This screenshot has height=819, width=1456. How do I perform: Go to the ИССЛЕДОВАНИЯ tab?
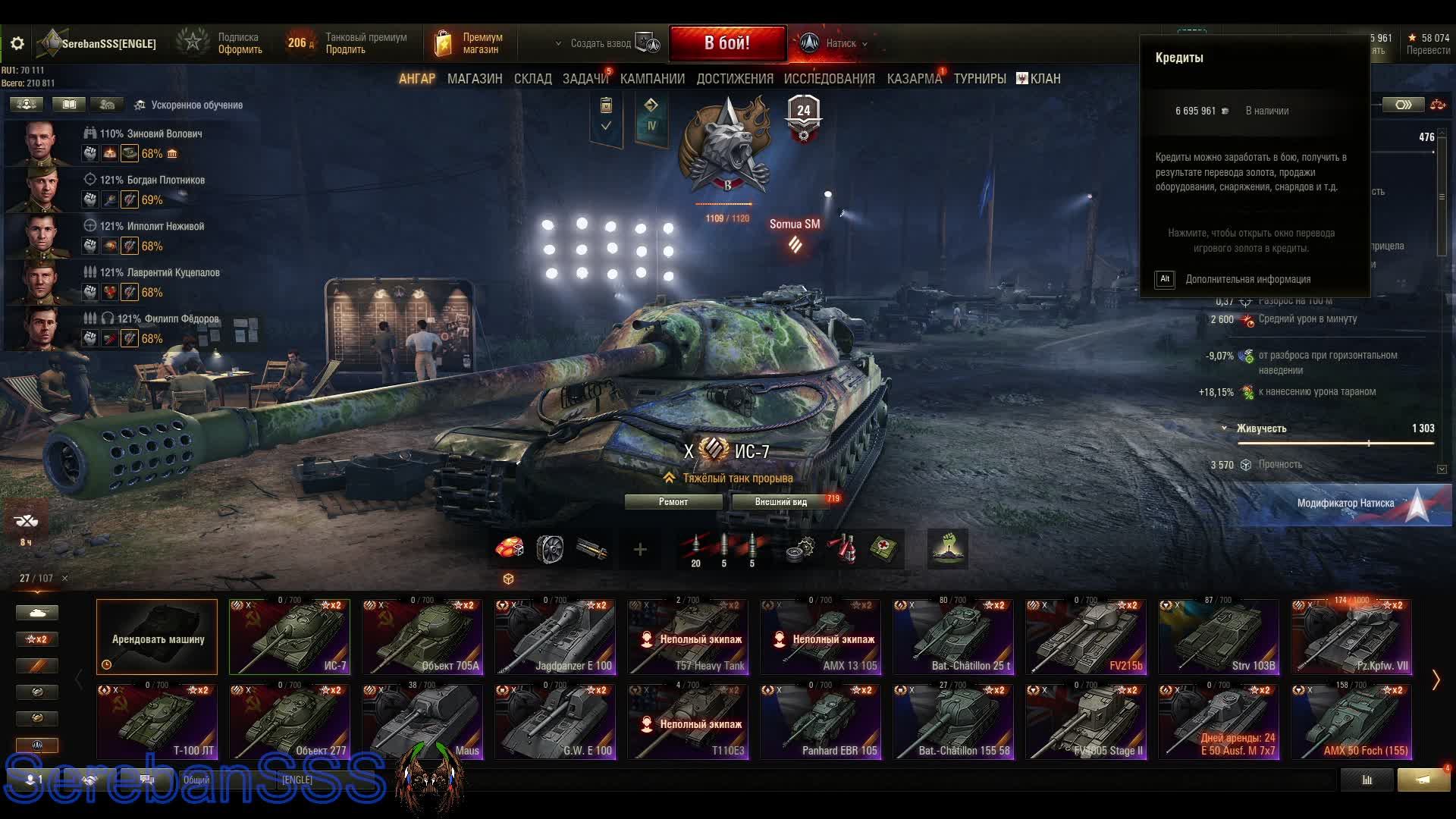(829, 79)
